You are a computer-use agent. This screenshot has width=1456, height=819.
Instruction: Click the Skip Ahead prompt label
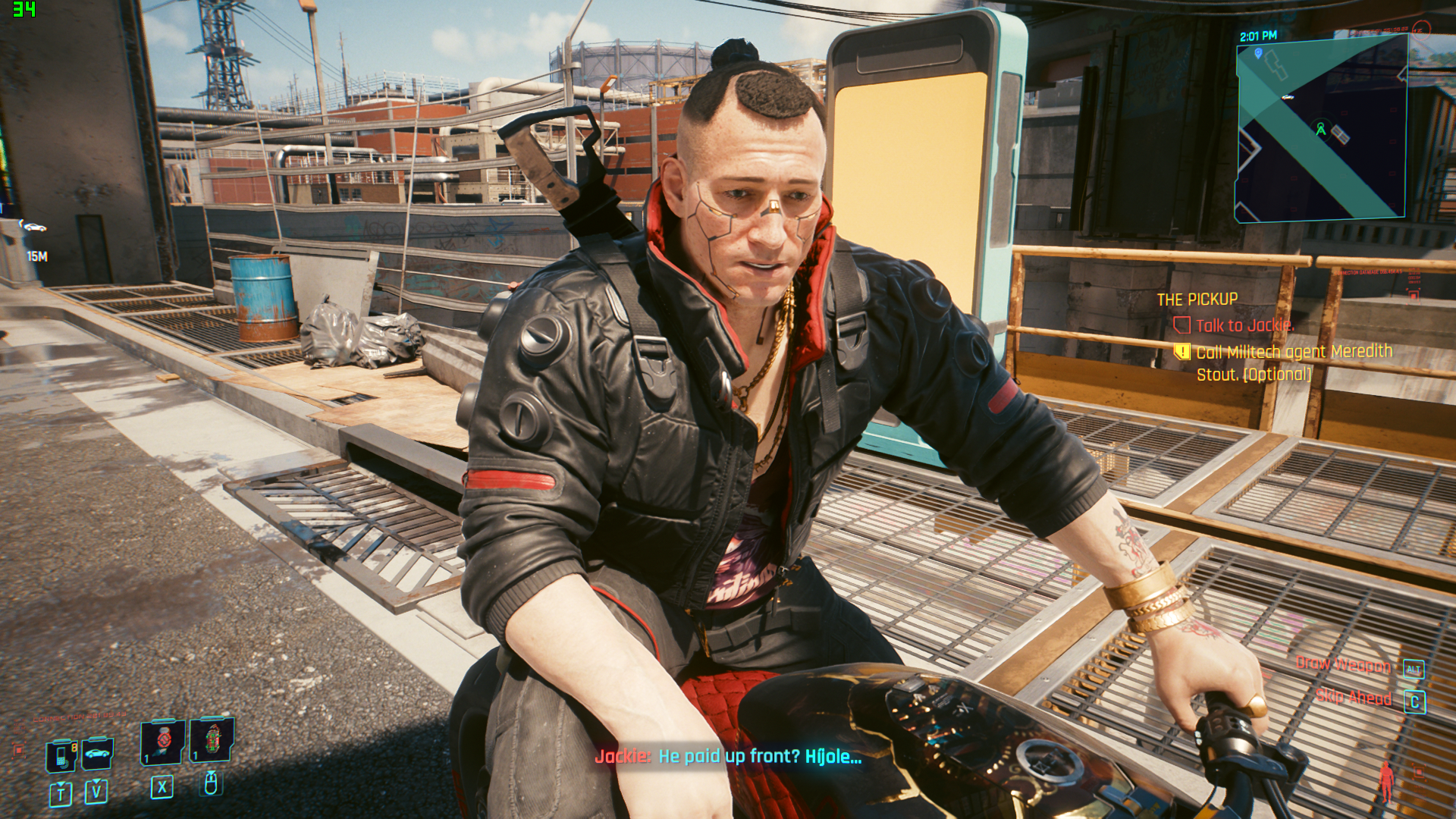pos(1354,698)
